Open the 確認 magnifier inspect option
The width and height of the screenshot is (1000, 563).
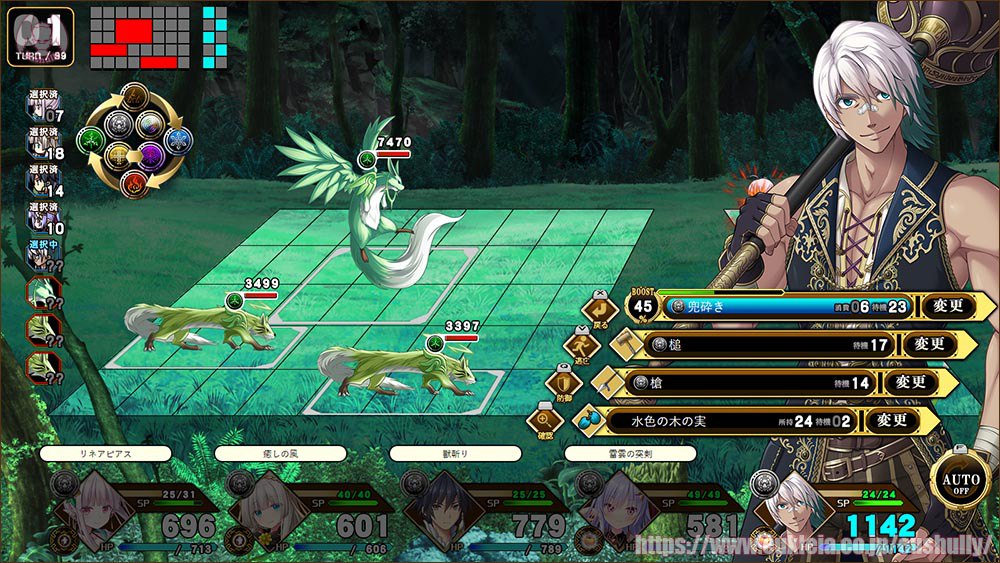pos(544,421)
